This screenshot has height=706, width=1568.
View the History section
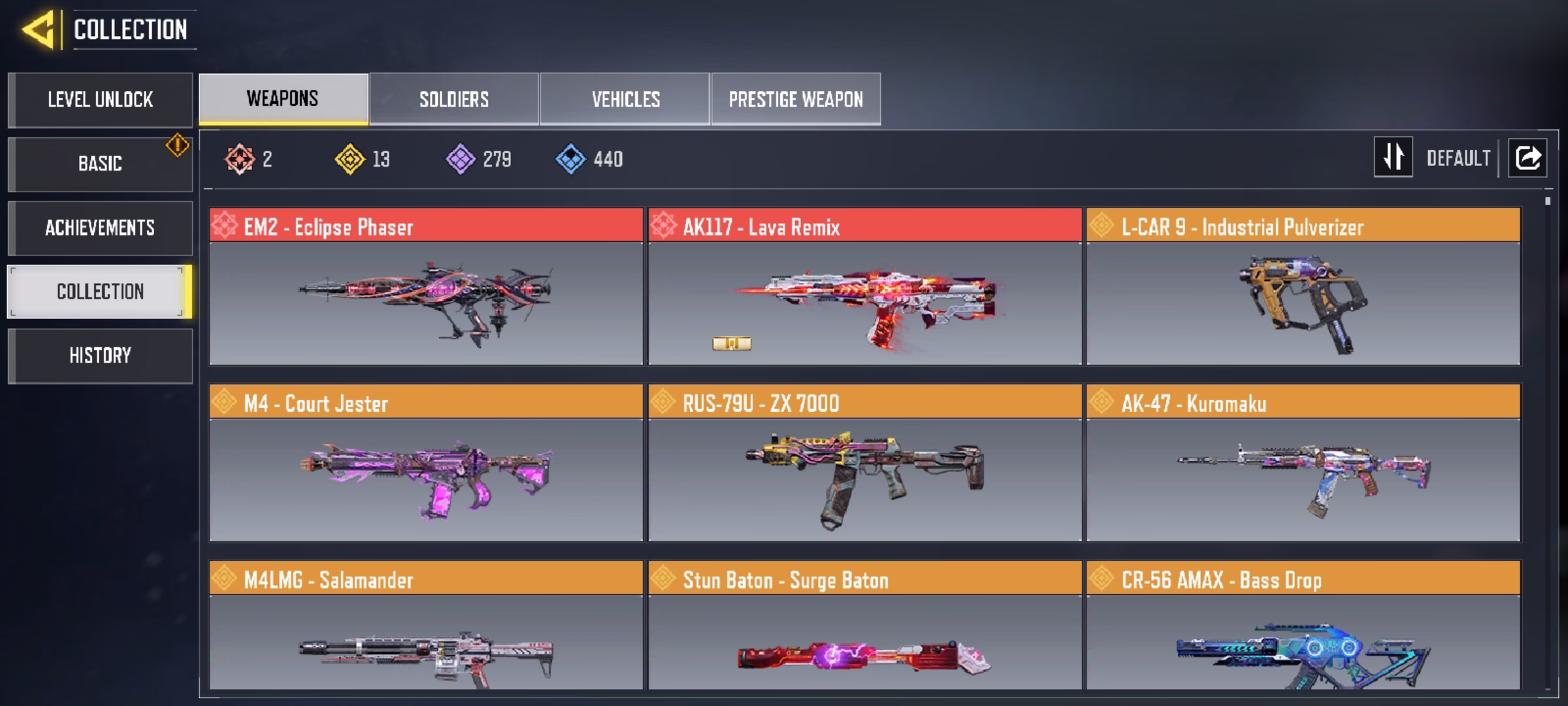100,356
